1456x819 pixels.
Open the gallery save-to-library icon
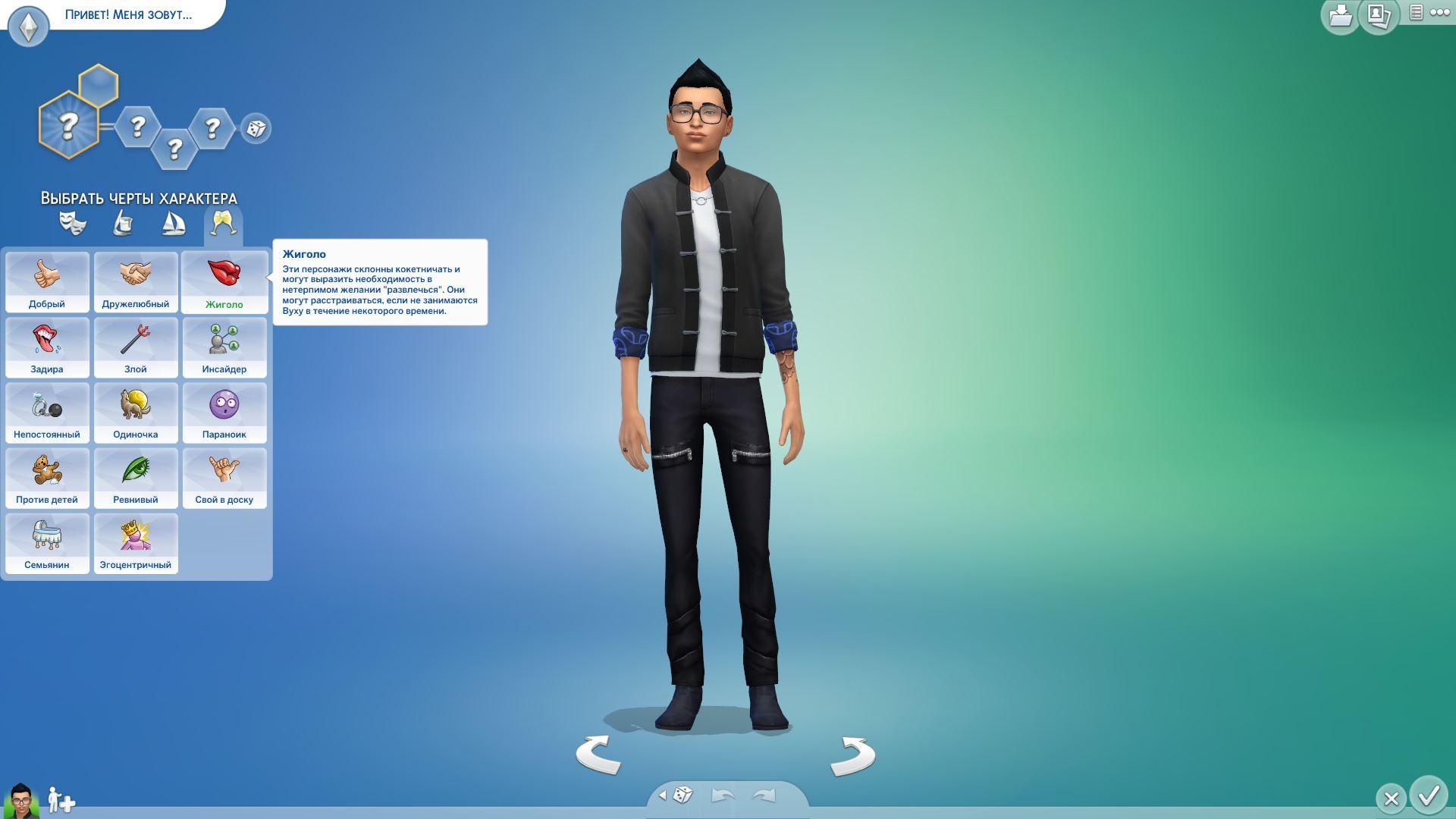tap(1340, 15)
